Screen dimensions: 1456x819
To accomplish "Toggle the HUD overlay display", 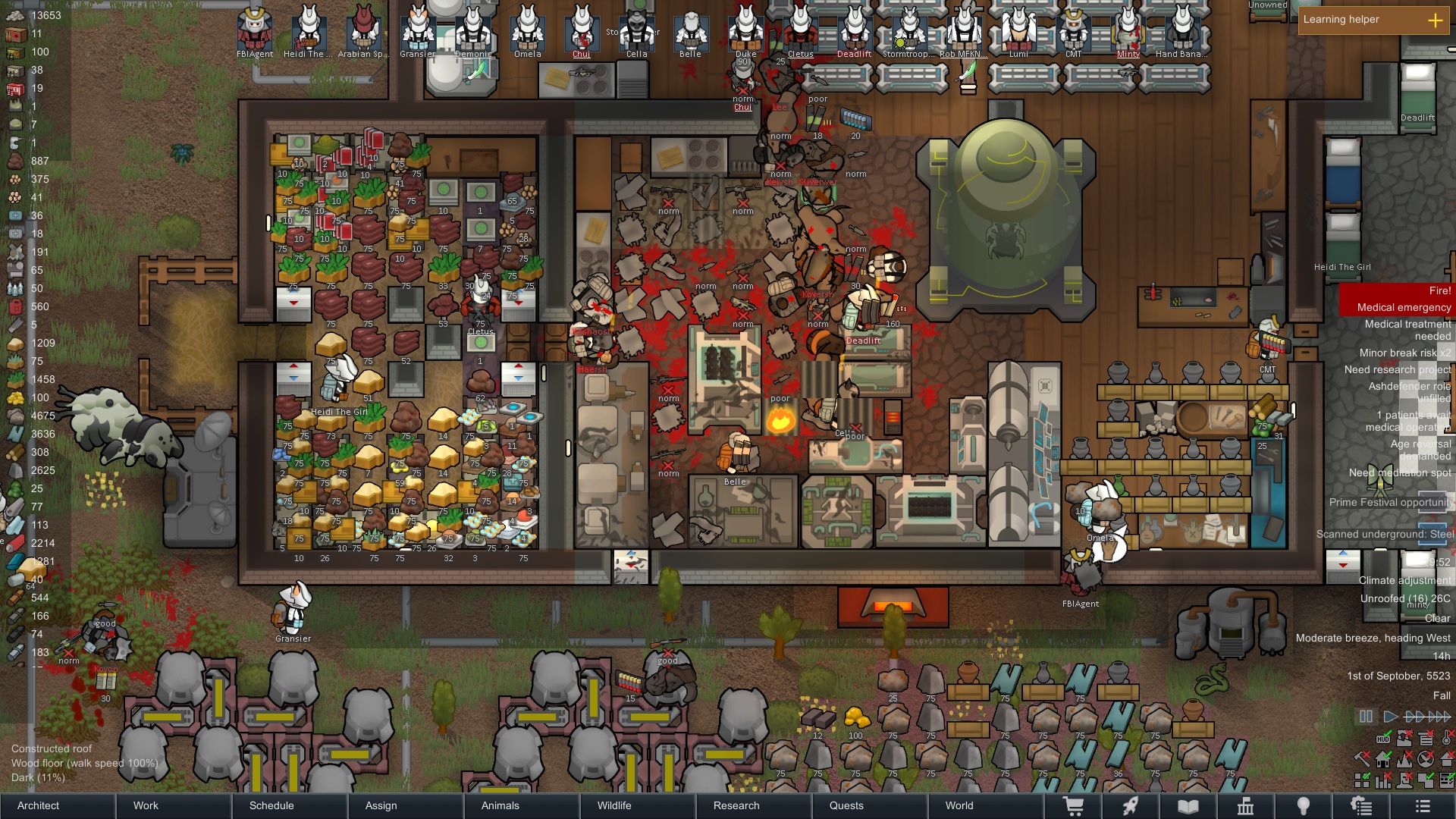I will point(1383,739).
